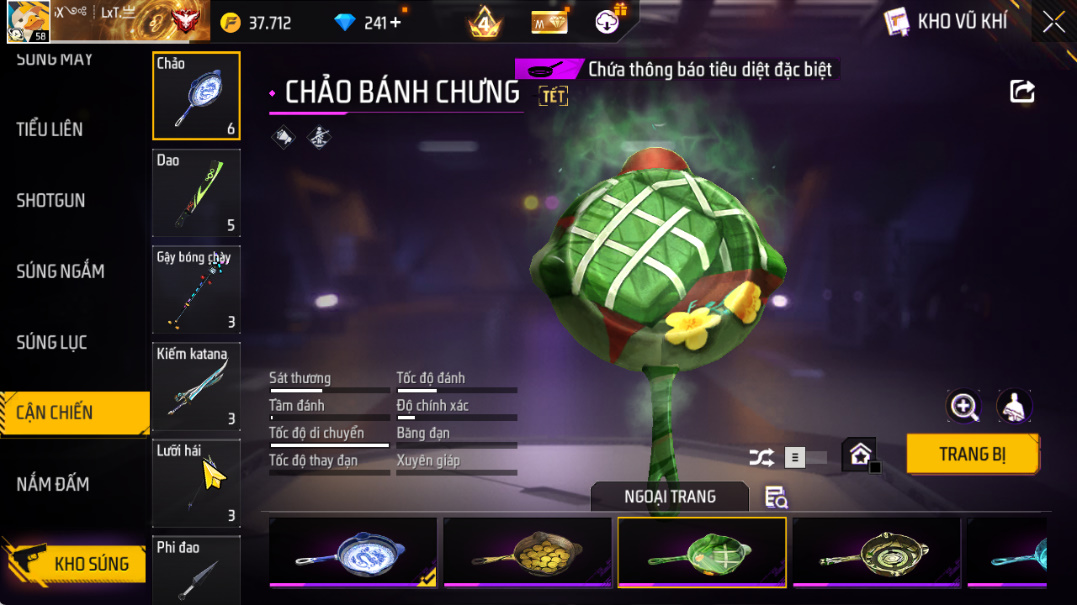Viewport: 1077px width, 605px height.
Task: Select the SHOTGUN weapon category
Action: pyautogui.click(x=51, y=200)
